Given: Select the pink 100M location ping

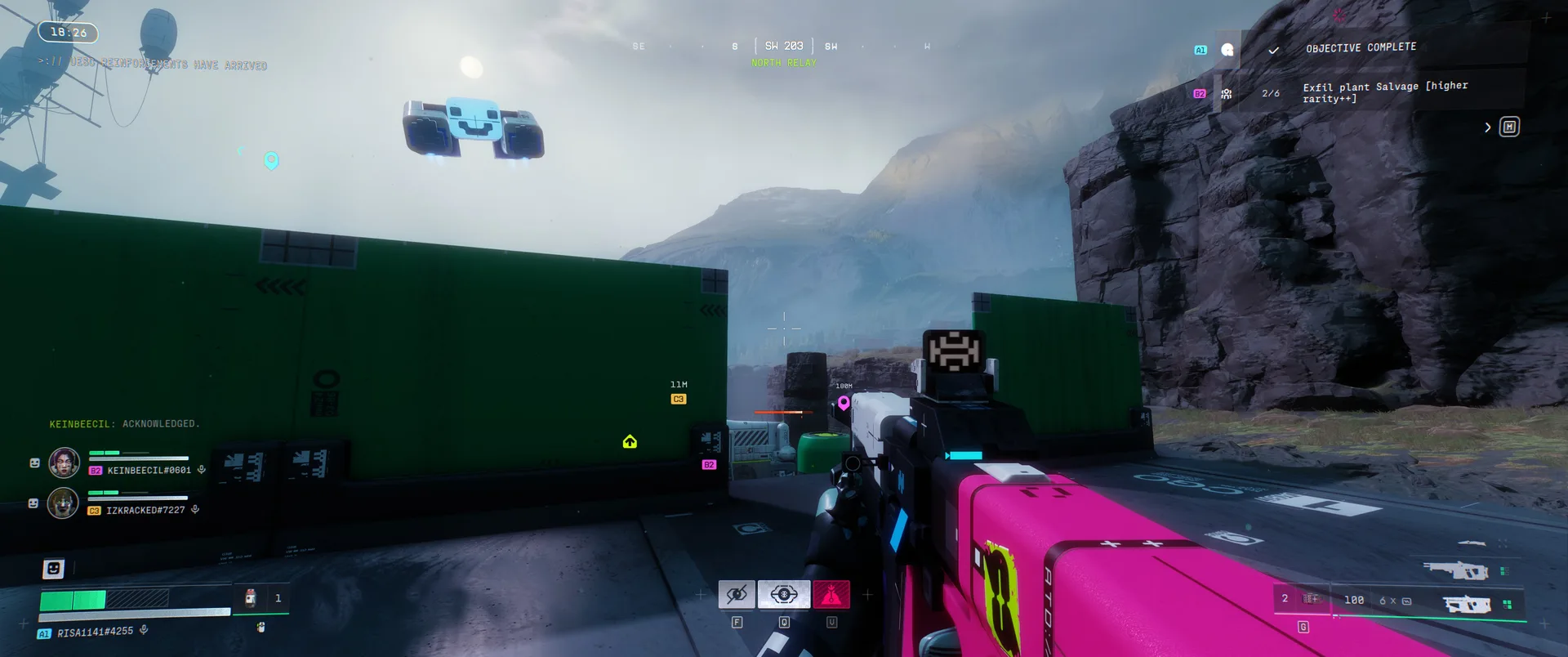Looking at the screenshot, I should pyautogui.click(x=844, y=402).
